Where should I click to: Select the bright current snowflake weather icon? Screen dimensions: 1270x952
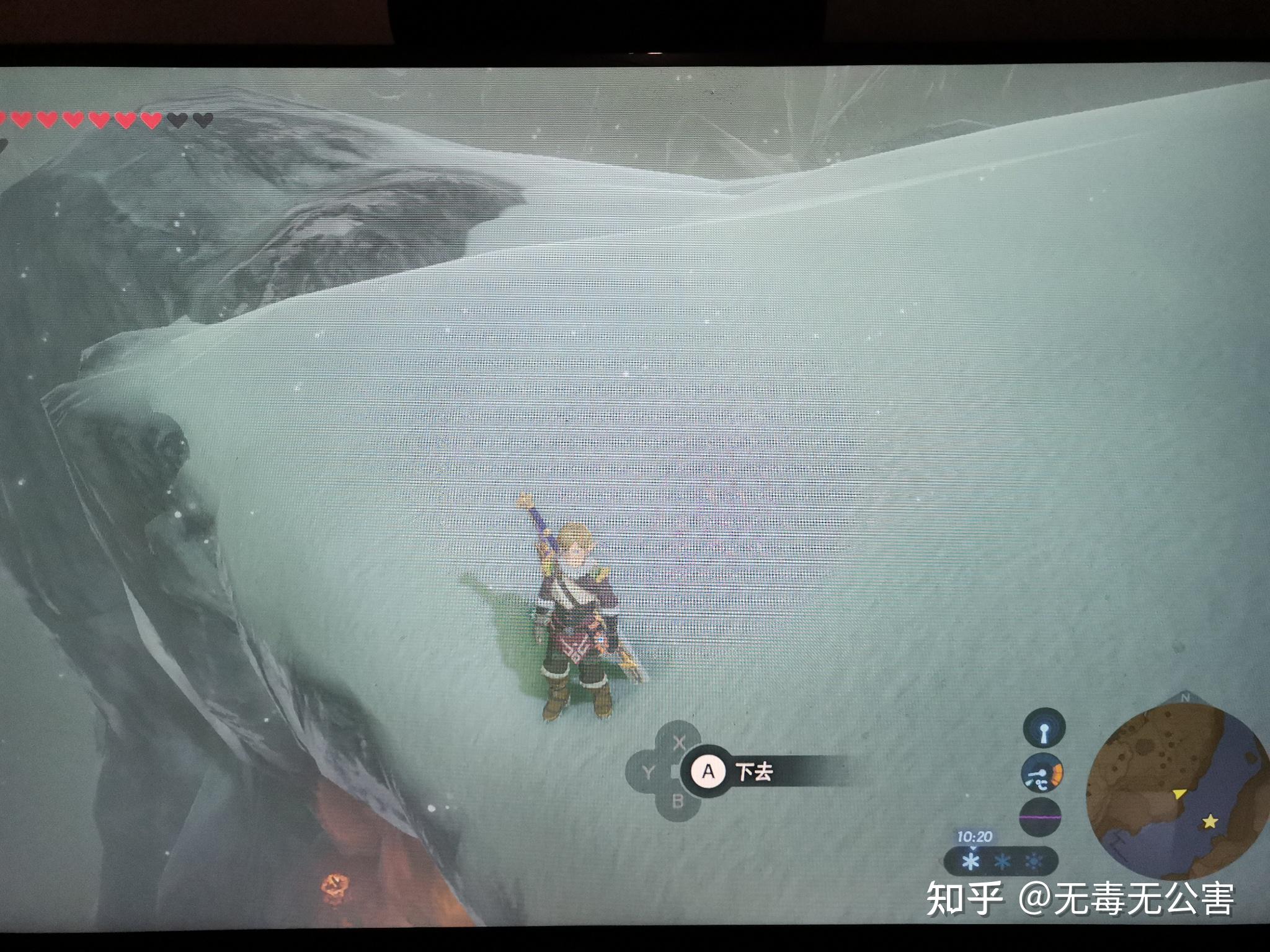971,862
